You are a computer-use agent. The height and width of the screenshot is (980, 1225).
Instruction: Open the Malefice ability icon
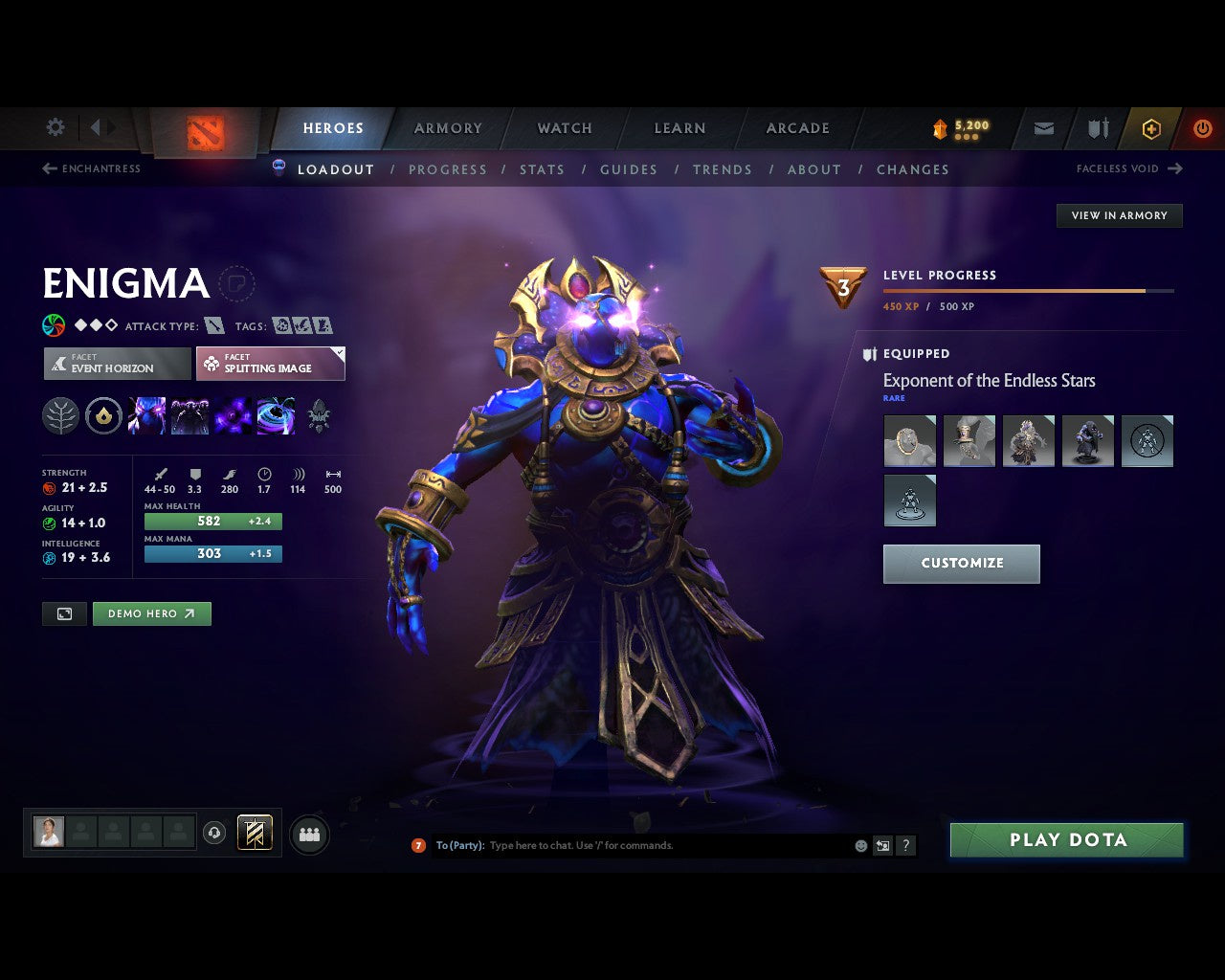(146, 415)
